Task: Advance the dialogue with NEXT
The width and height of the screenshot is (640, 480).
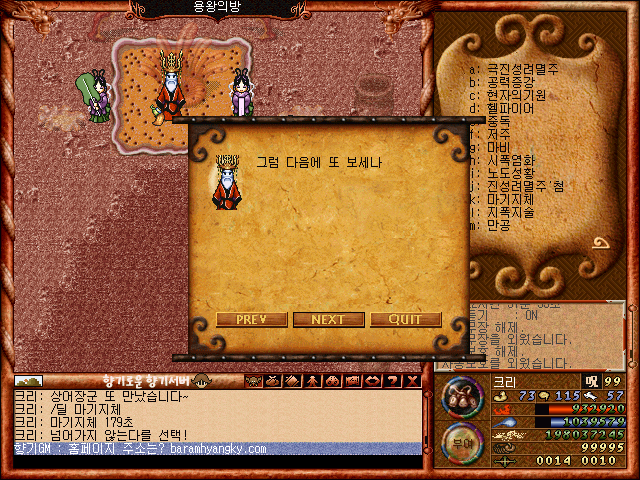Action: [x=328, y=320]
